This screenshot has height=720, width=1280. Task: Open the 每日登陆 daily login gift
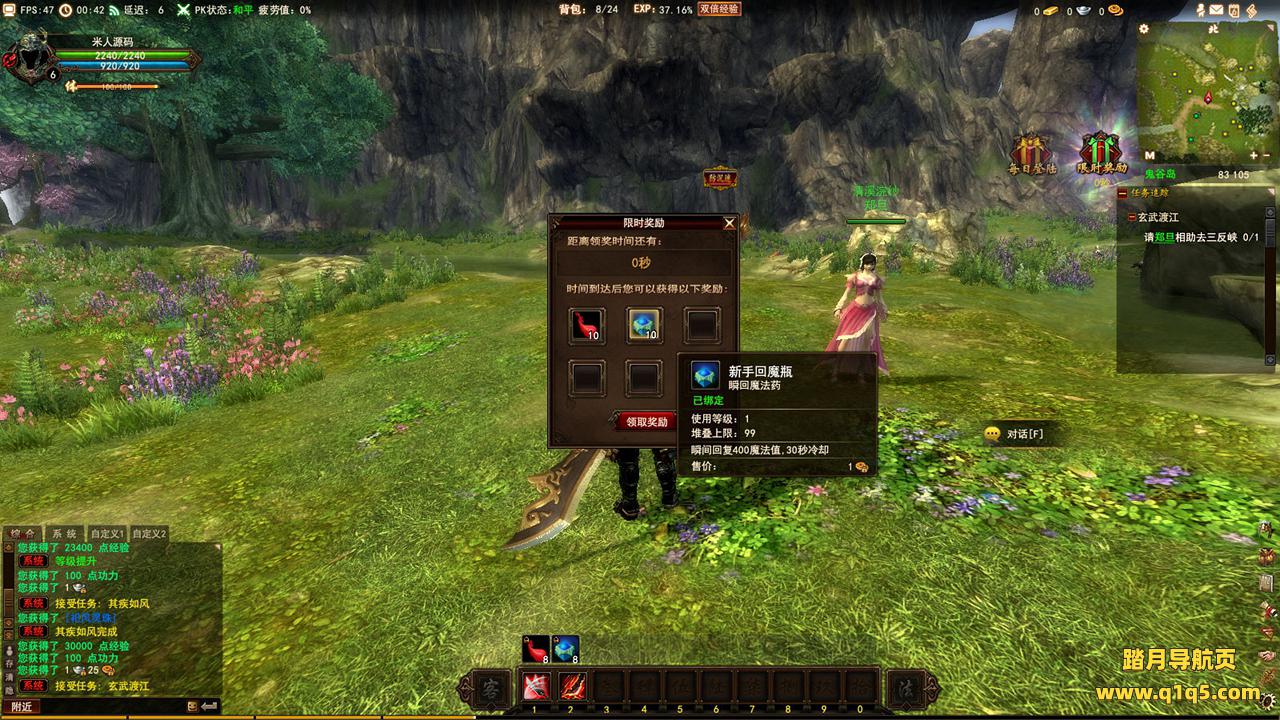(x=1032, y=153)
